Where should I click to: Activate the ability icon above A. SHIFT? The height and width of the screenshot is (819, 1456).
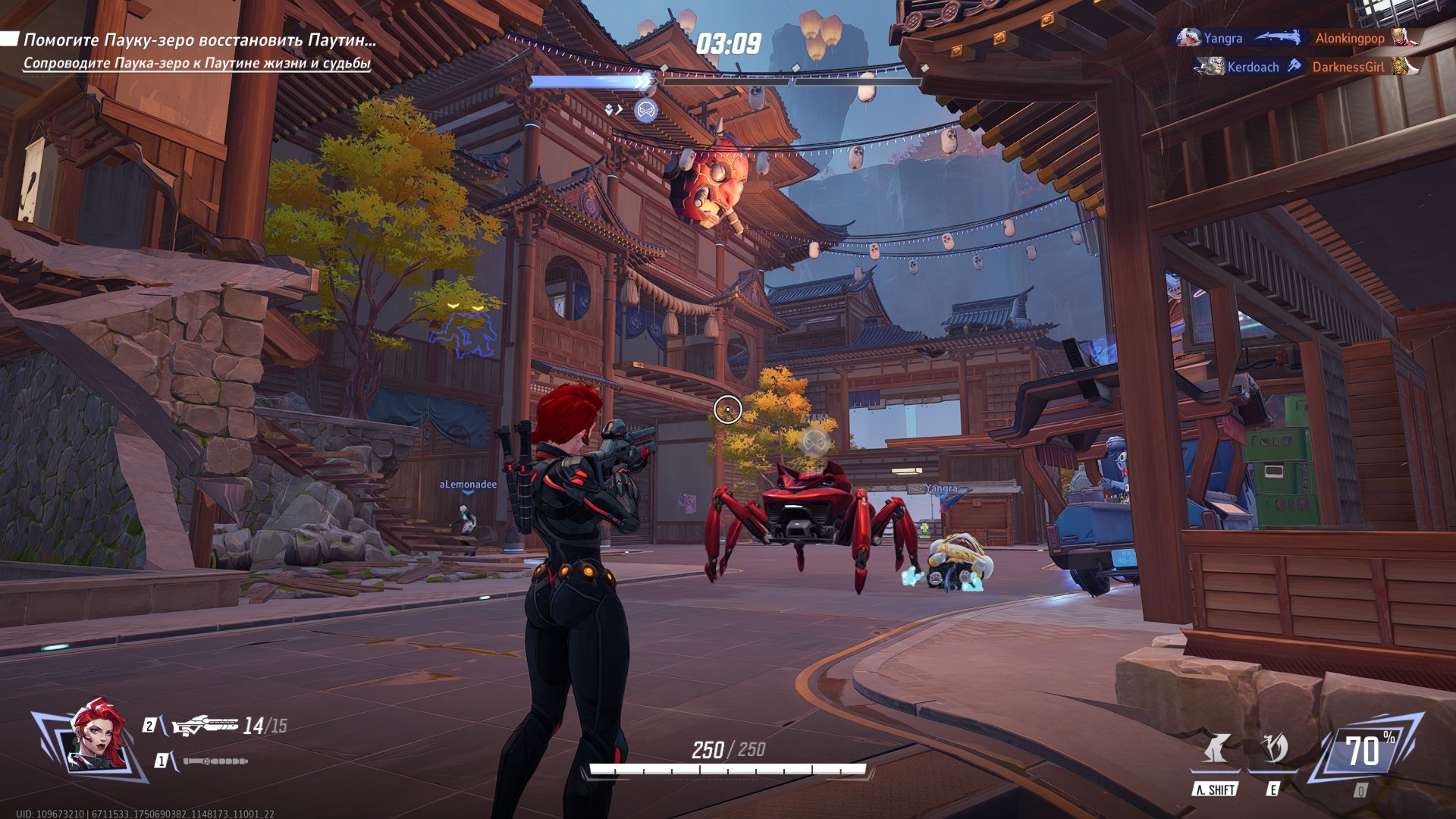pyautogui.click(x=1216, y=749)
